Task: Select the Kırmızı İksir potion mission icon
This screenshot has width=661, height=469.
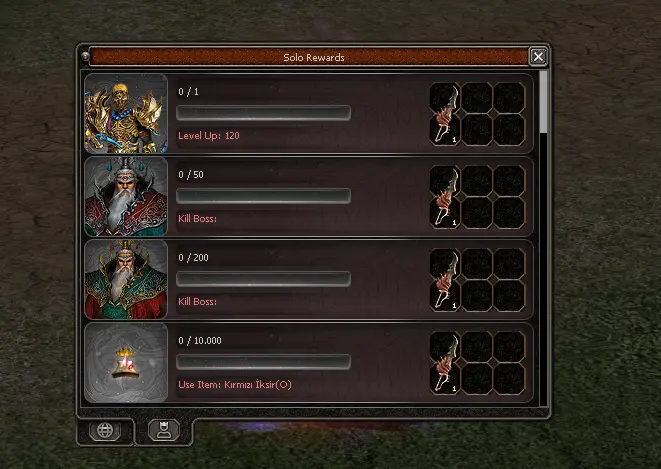Action: click(125, 362)
